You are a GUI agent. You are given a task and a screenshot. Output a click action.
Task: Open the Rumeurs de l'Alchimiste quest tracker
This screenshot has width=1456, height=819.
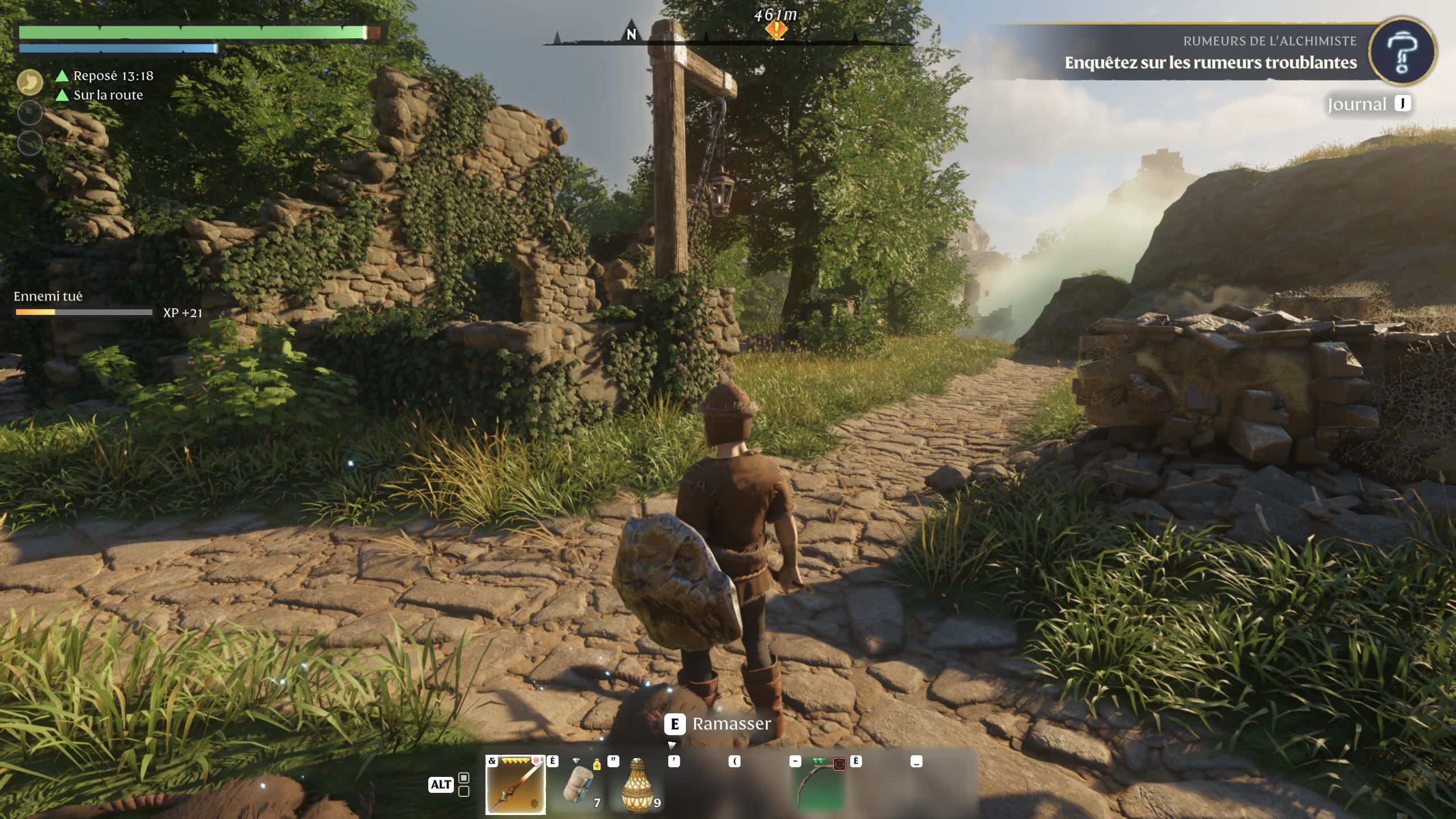tap(1210, 53)
